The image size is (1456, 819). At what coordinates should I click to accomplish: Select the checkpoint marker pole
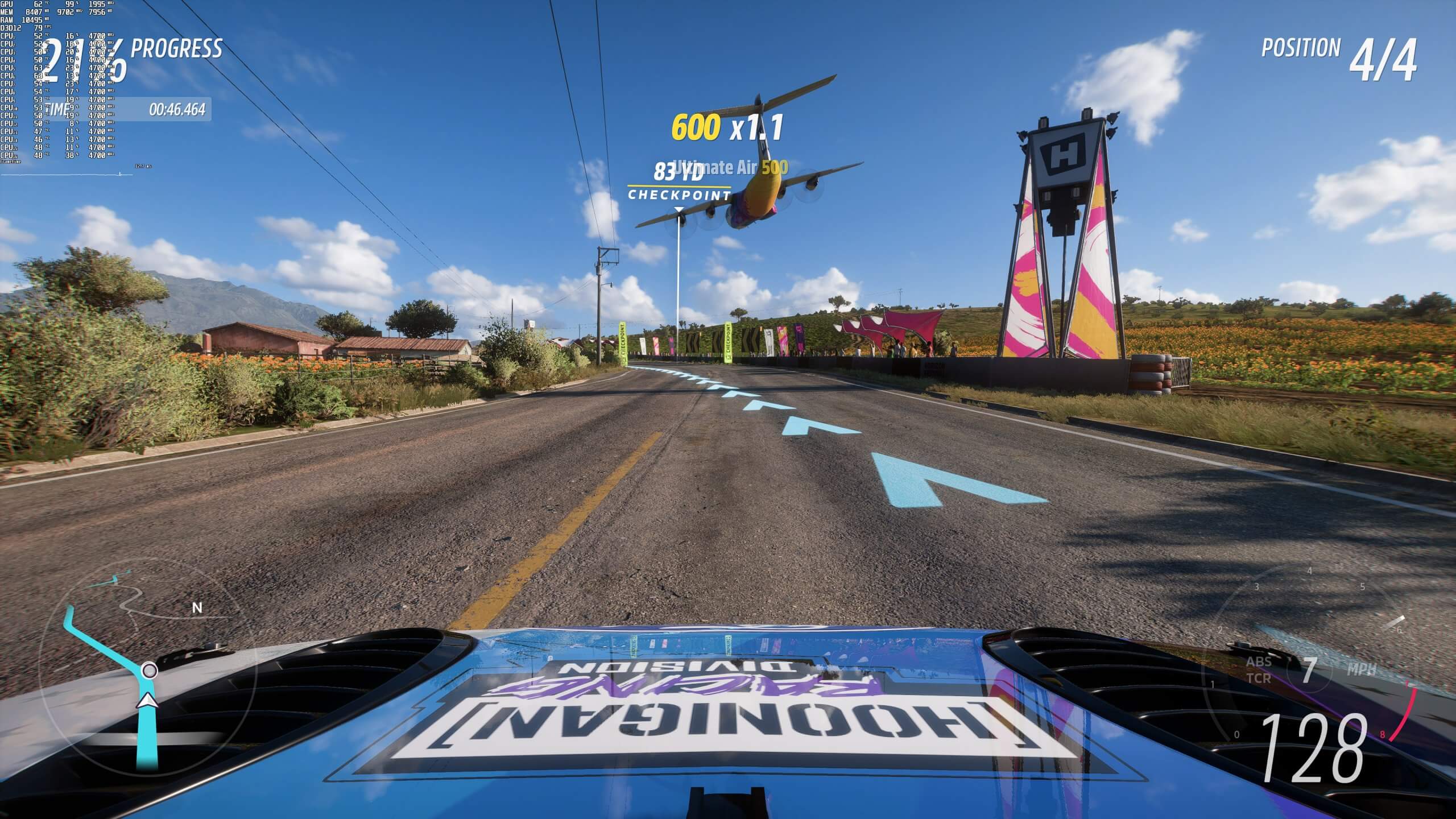click(679, 284)
